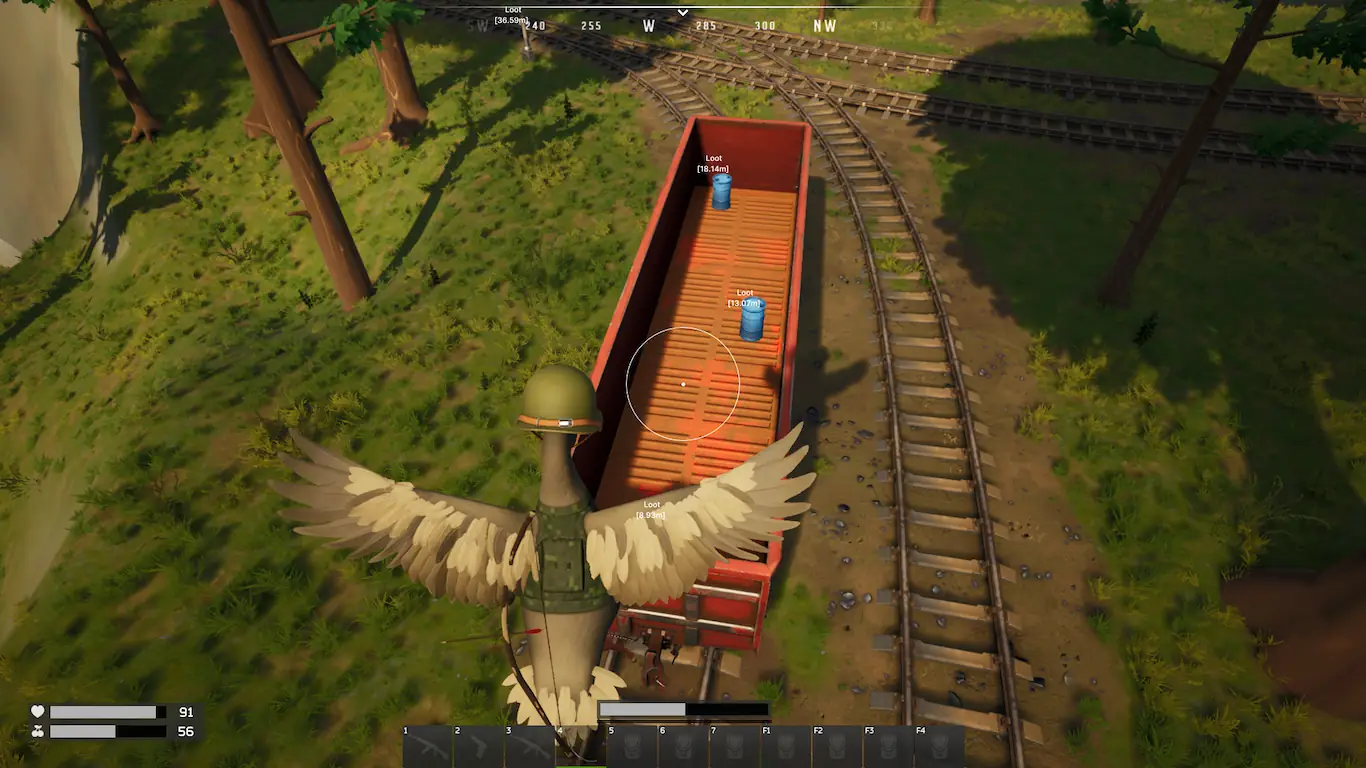Select the F2 hotbar slot
Viewport: 1366px width, 768px height.
tap(837, 747)
